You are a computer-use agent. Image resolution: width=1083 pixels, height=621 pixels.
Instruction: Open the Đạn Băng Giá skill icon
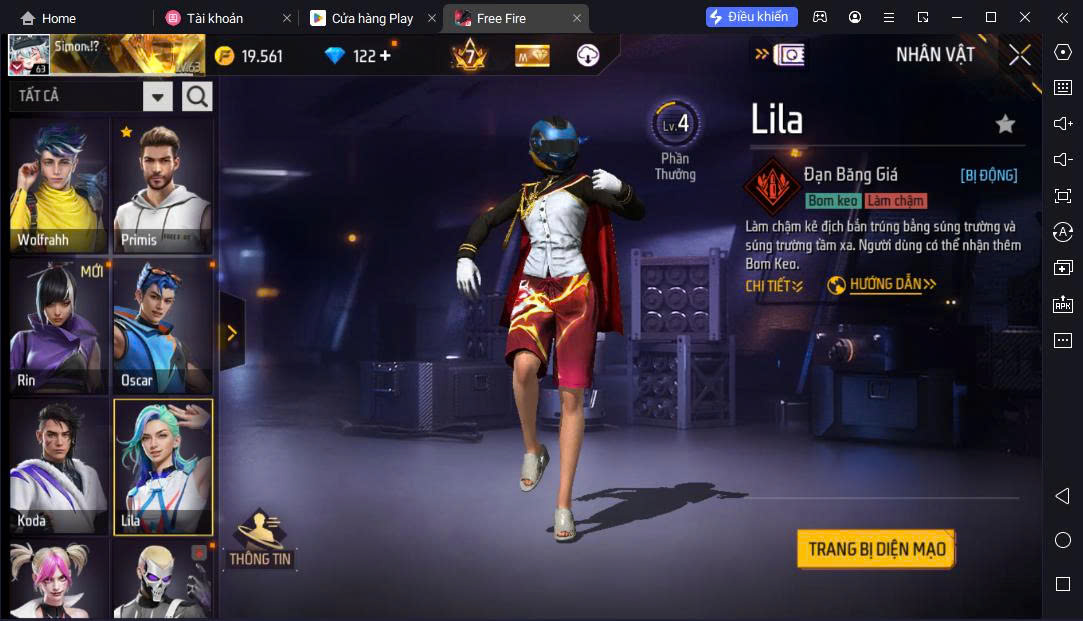(771, 184)
